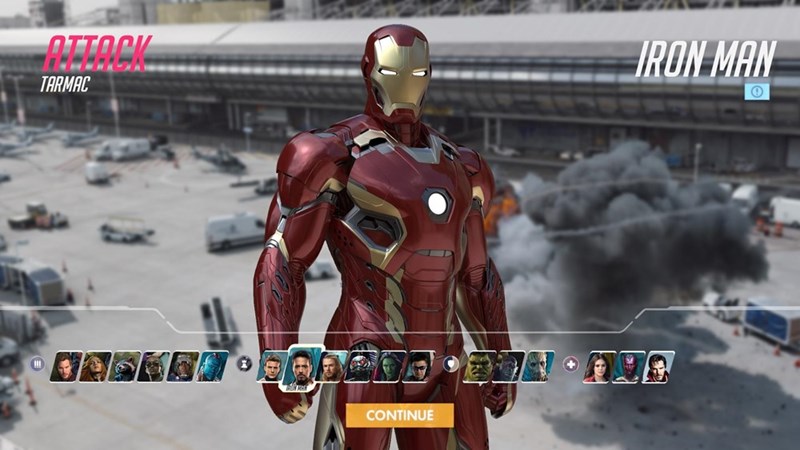Select the Doctor Strange portrait
800x450 pixels.
point(658,366)
